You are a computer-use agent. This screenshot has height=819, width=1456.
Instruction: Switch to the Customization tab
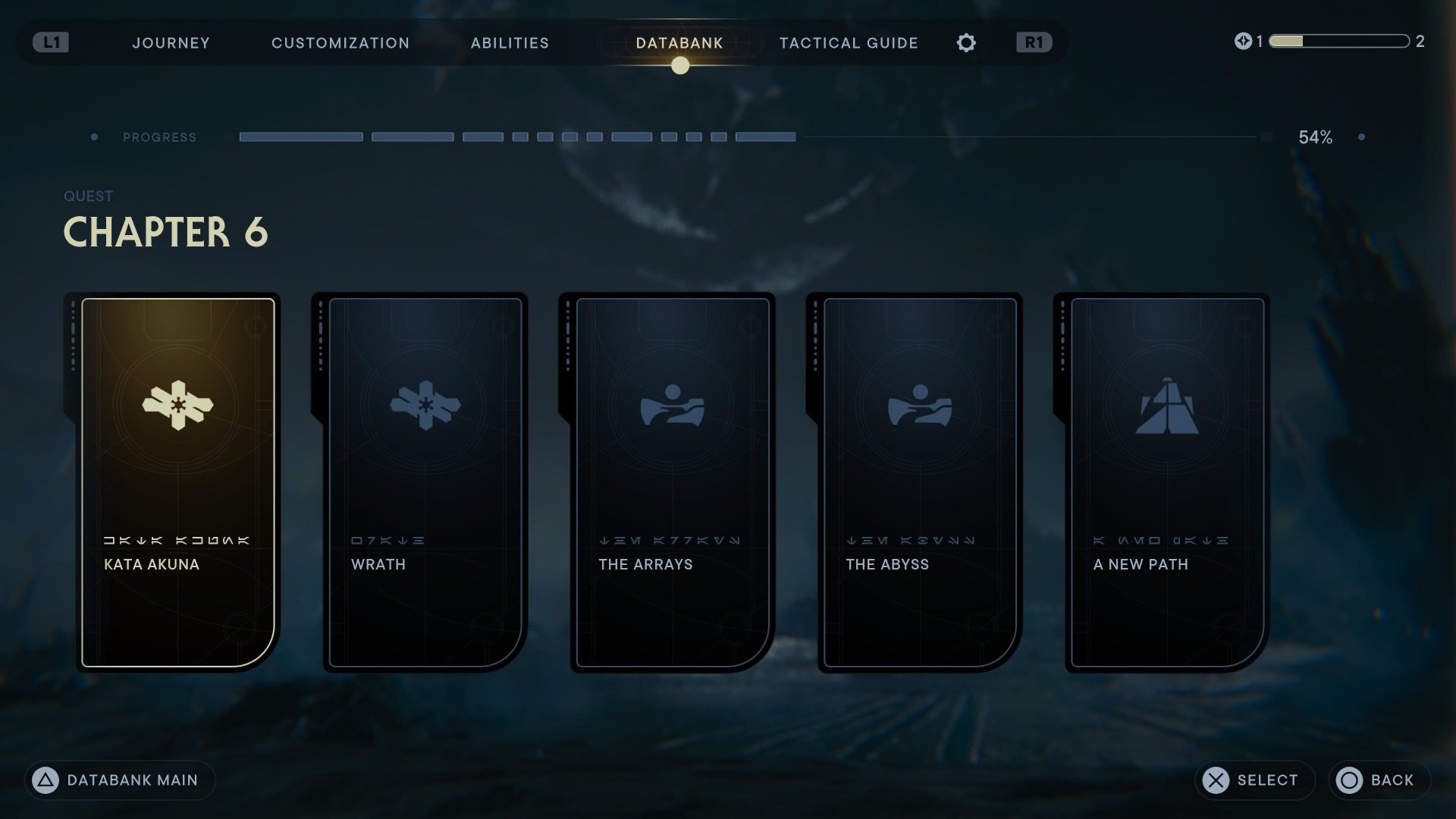tap(340, 43)
